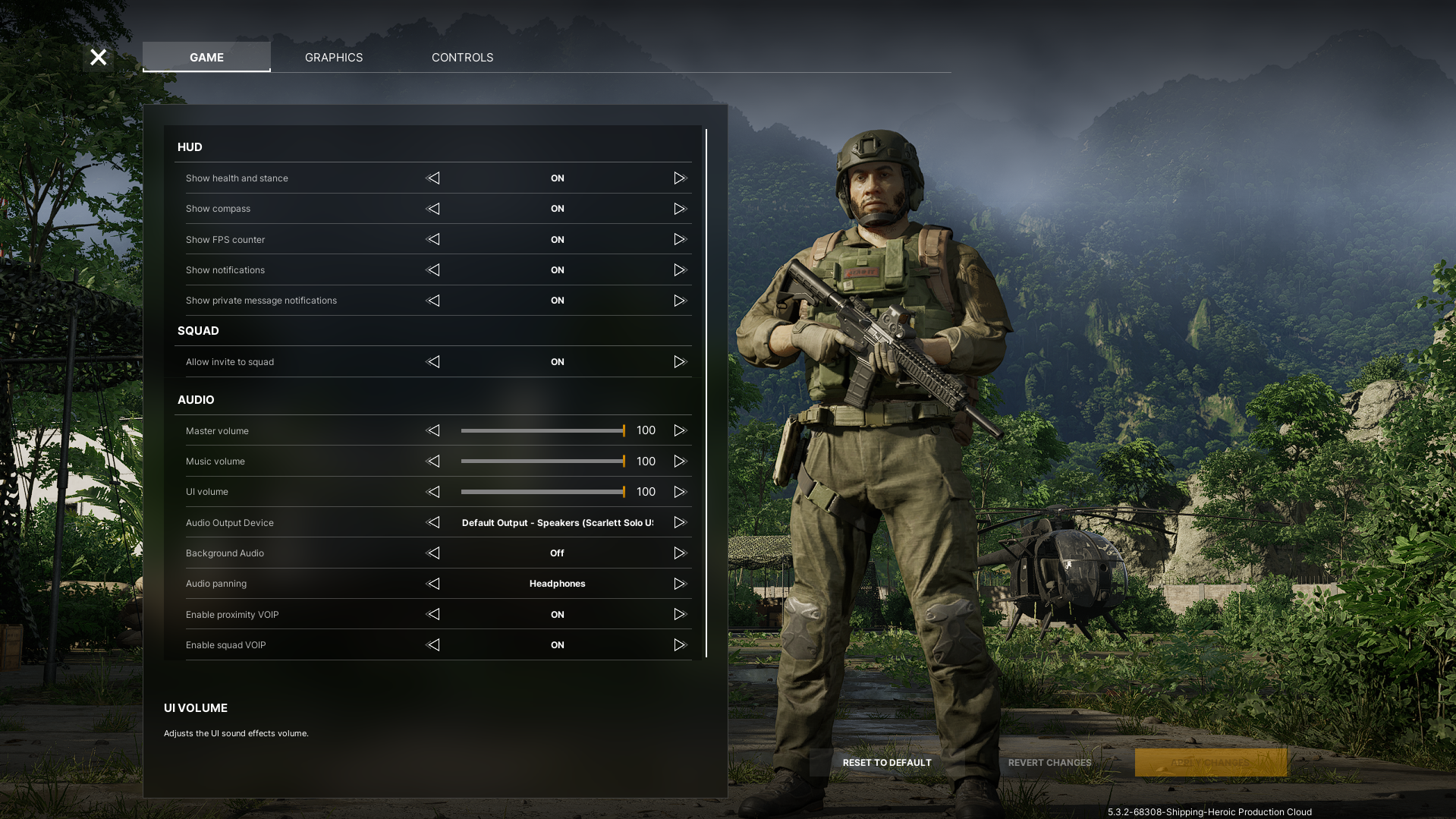This screenshot has width=1456, height=819.
Task: Click right arrow for Show health and stance
Action: [679, 178]
